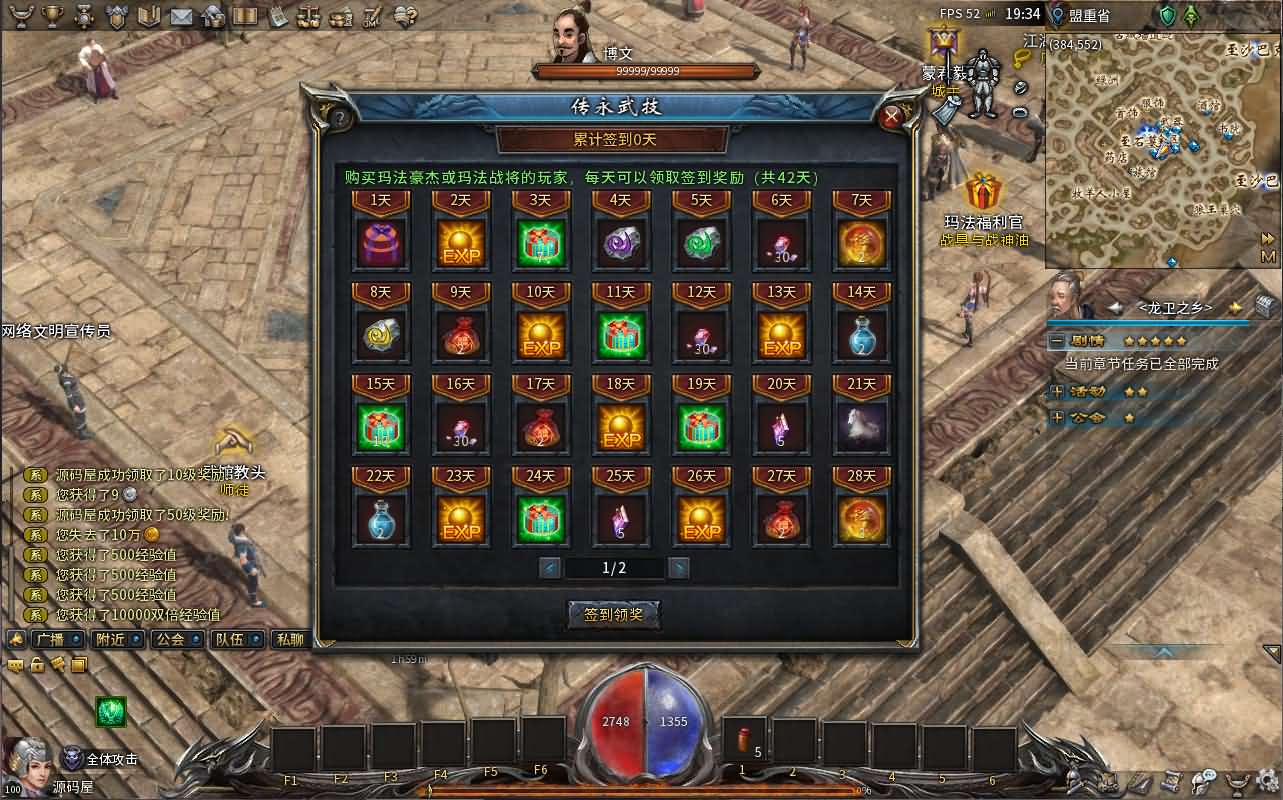Go to next reward page arrow
This screenshot has height=800, width=1283.
point(679,568)
